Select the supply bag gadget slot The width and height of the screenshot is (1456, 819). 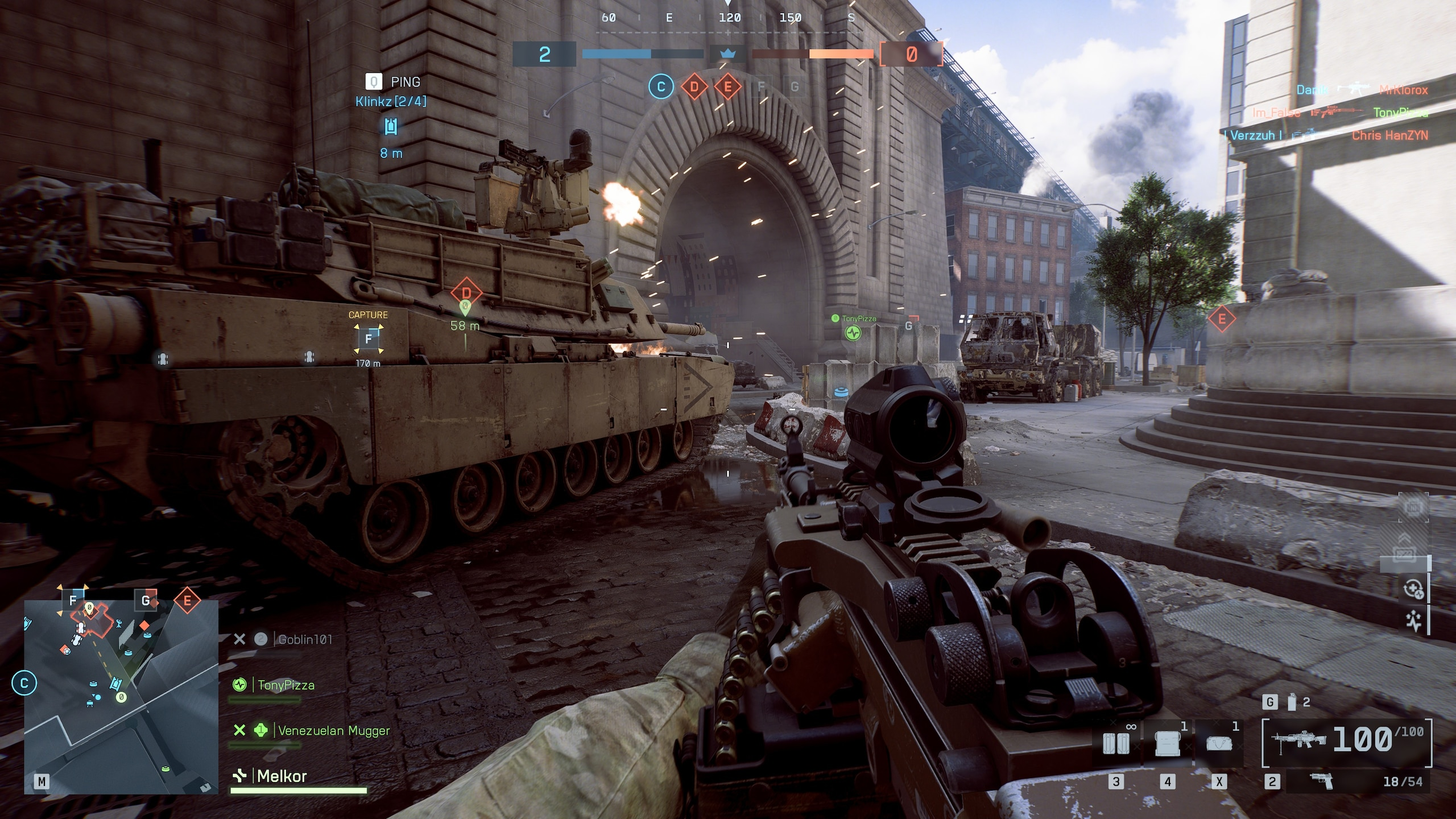pyautogui.click(x=1218, y=743)
